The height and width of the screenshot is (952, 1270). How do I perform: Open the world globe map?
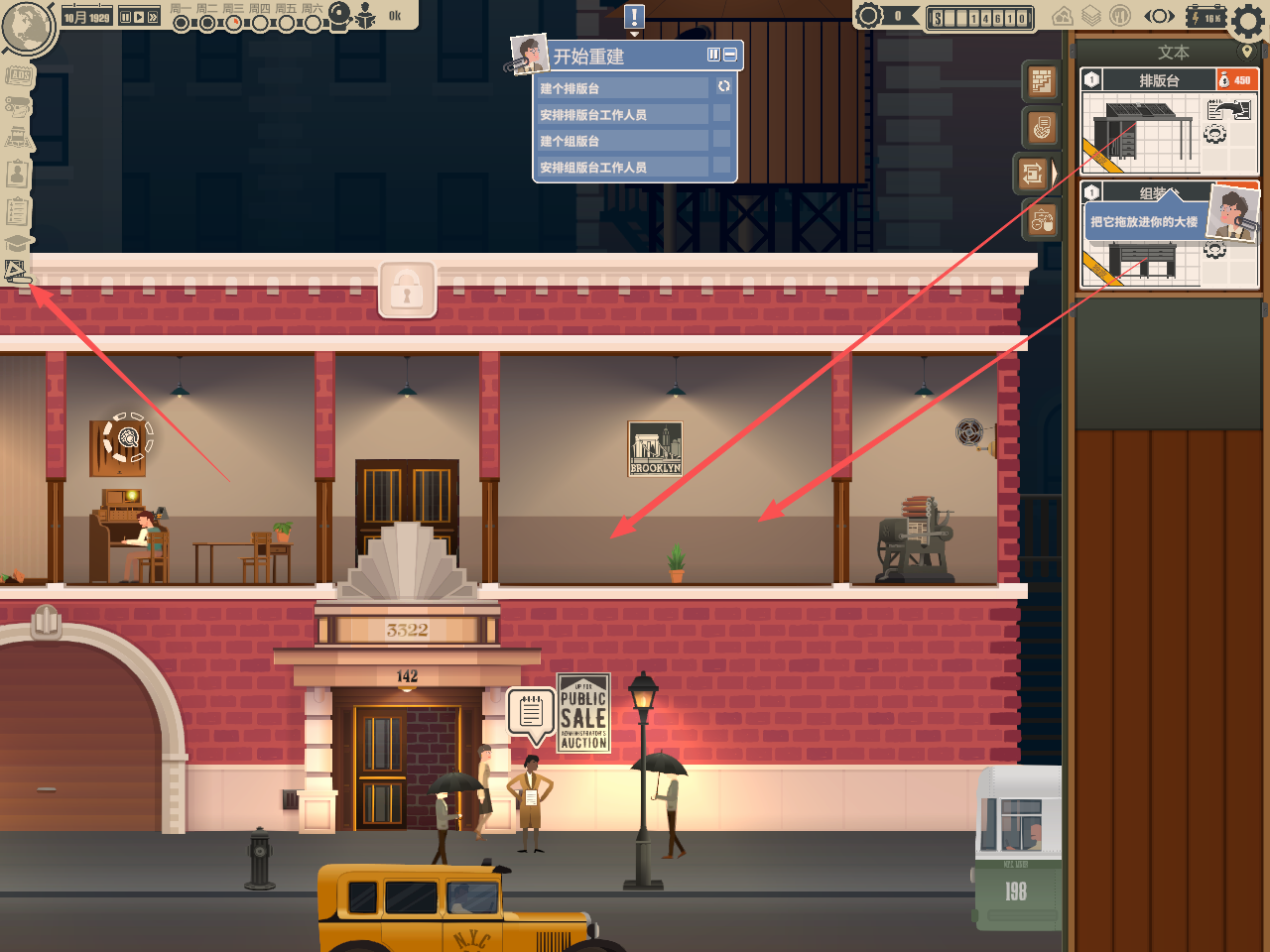click(x=28, y=27)
